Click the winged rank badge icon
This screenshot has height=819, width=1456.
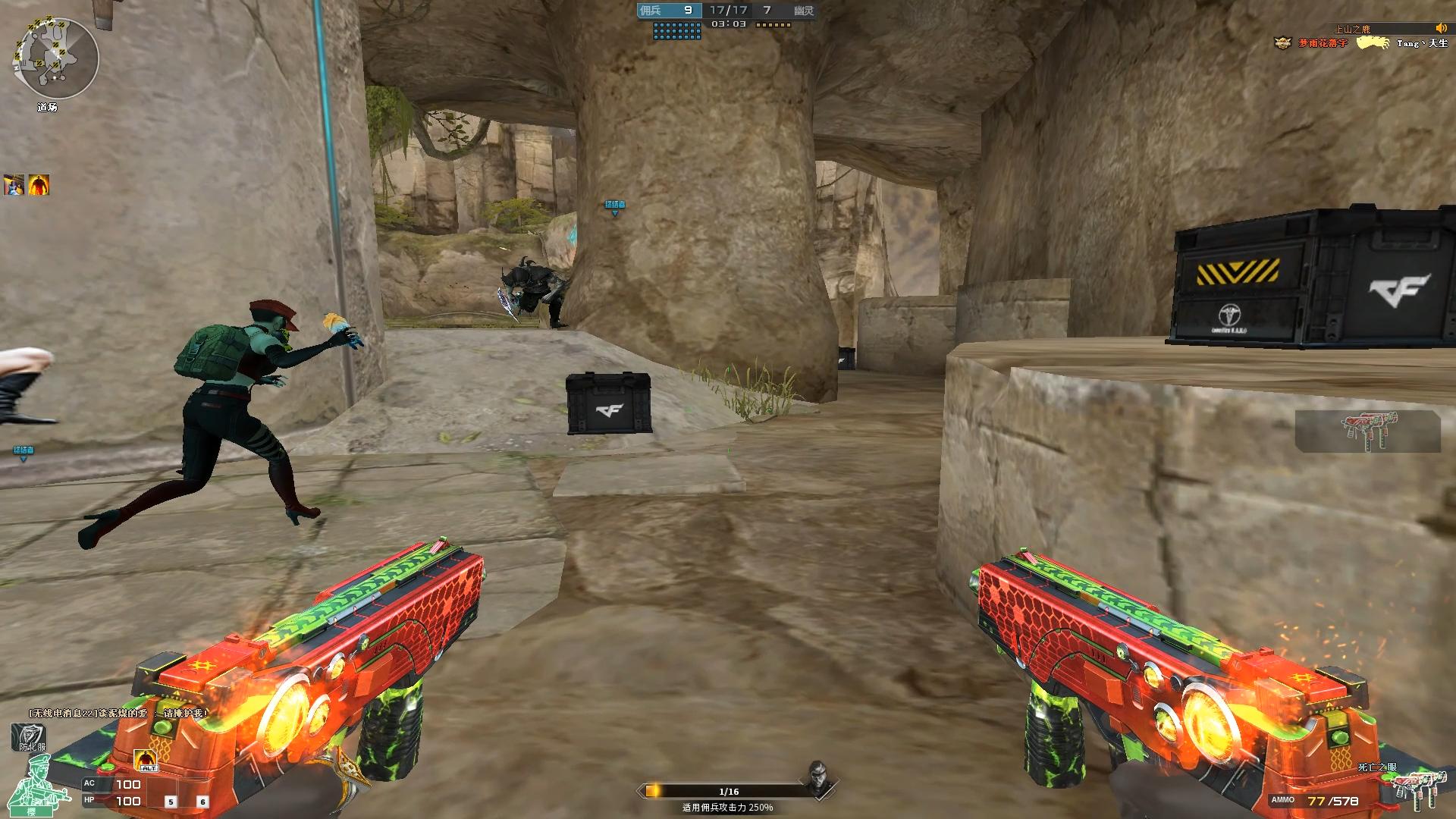pos(1282,43)
